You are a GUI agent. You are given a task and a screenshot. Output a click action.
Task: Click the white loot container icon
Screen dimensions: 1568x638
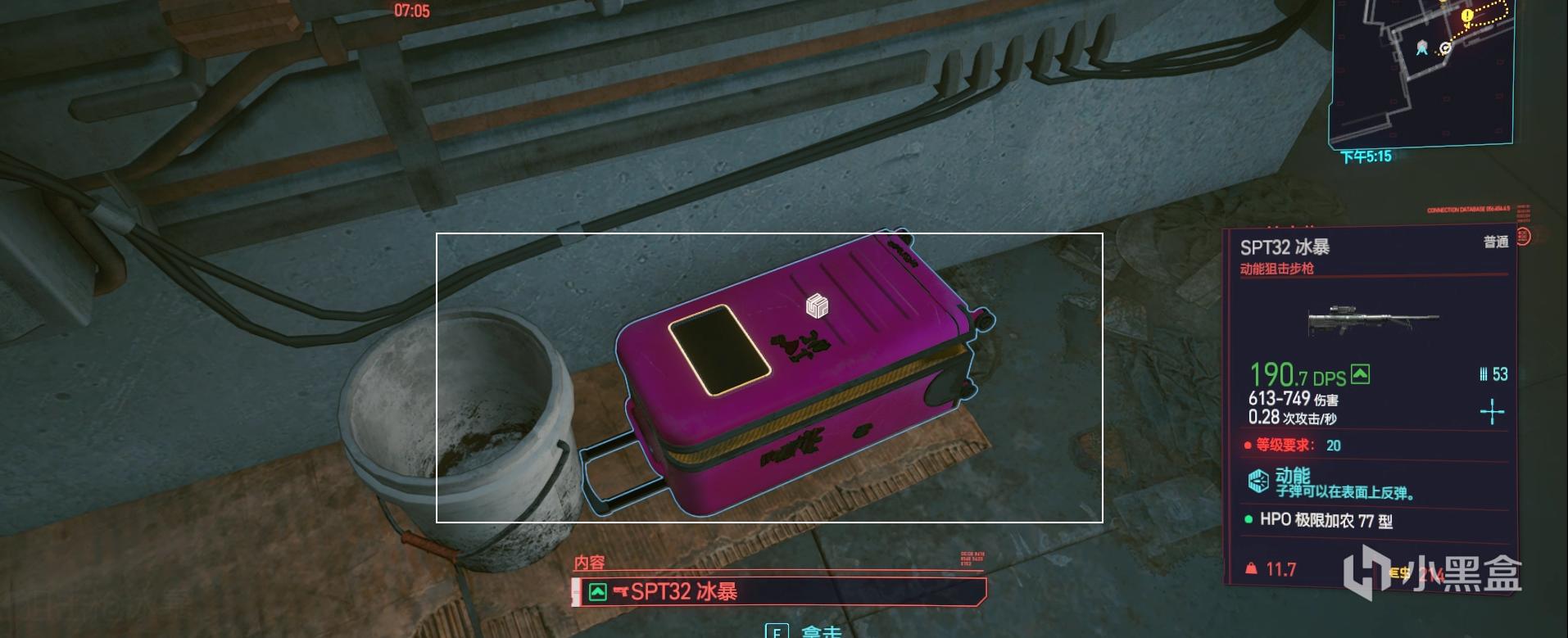(x=817, y=305)
